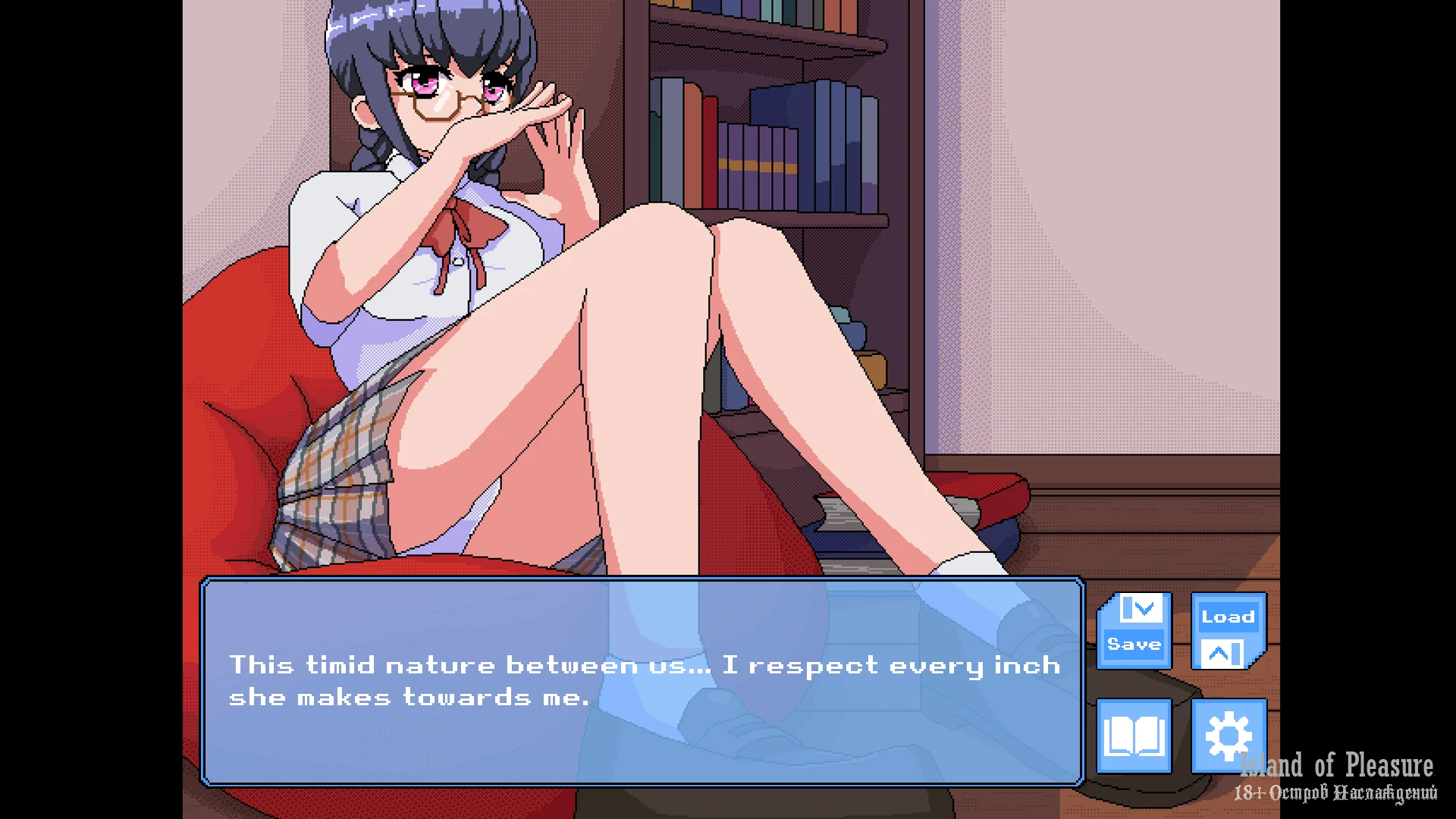The height and width of the screenshot is (819, 1456).
Task: Advance the dialogue text box
Action: [642, 681]
